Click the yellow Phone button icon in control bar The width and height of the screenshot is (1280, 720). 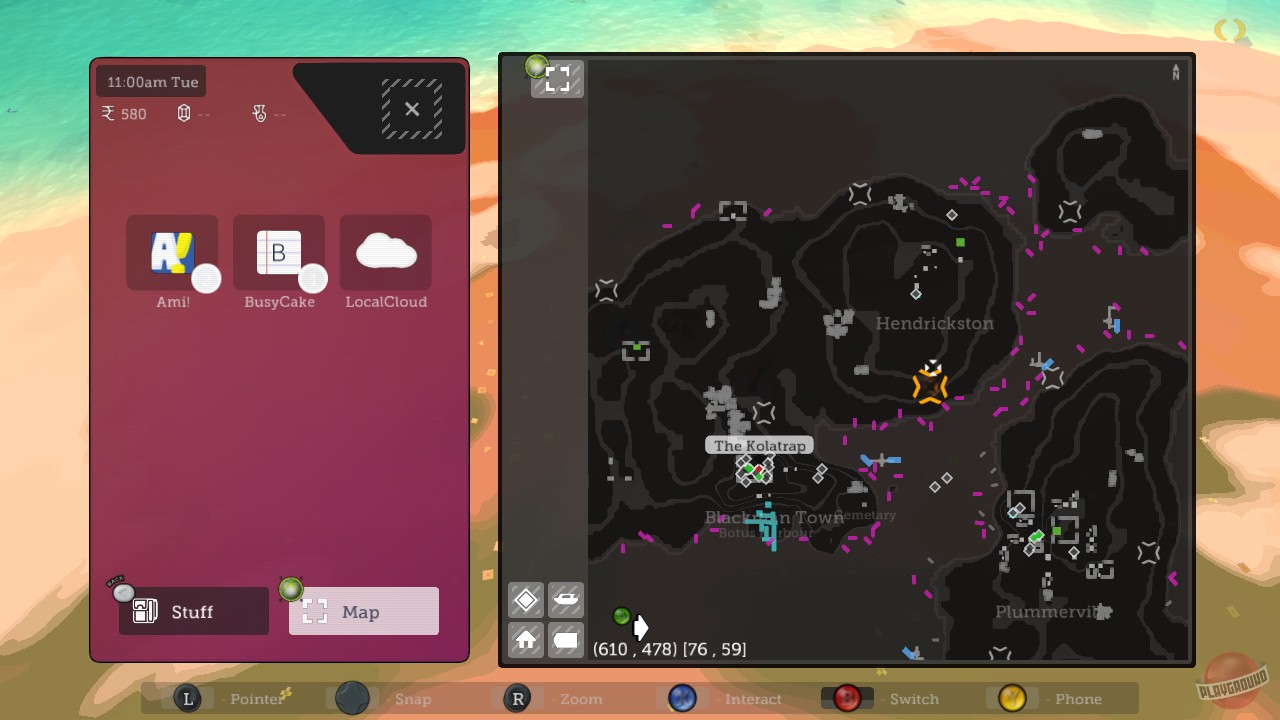point(1011,699)
